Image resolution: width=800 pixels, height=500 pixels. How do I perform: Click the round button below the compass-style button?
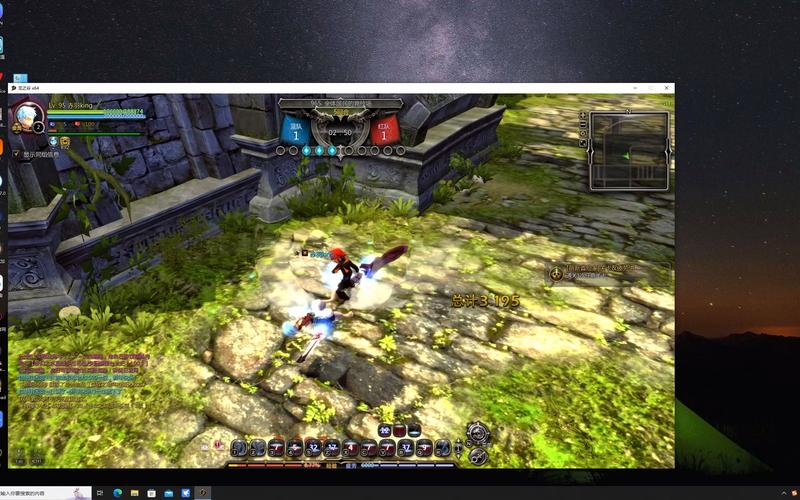pos(478,455)
